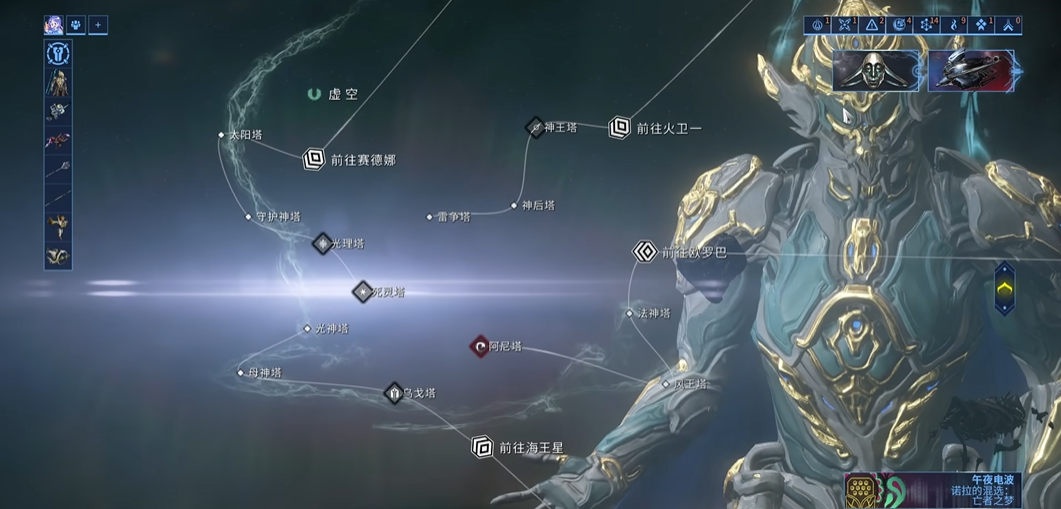Select the 太阳塔 mission node
1061x509 pixels.
pyautogui.click(x=222, y=135)
